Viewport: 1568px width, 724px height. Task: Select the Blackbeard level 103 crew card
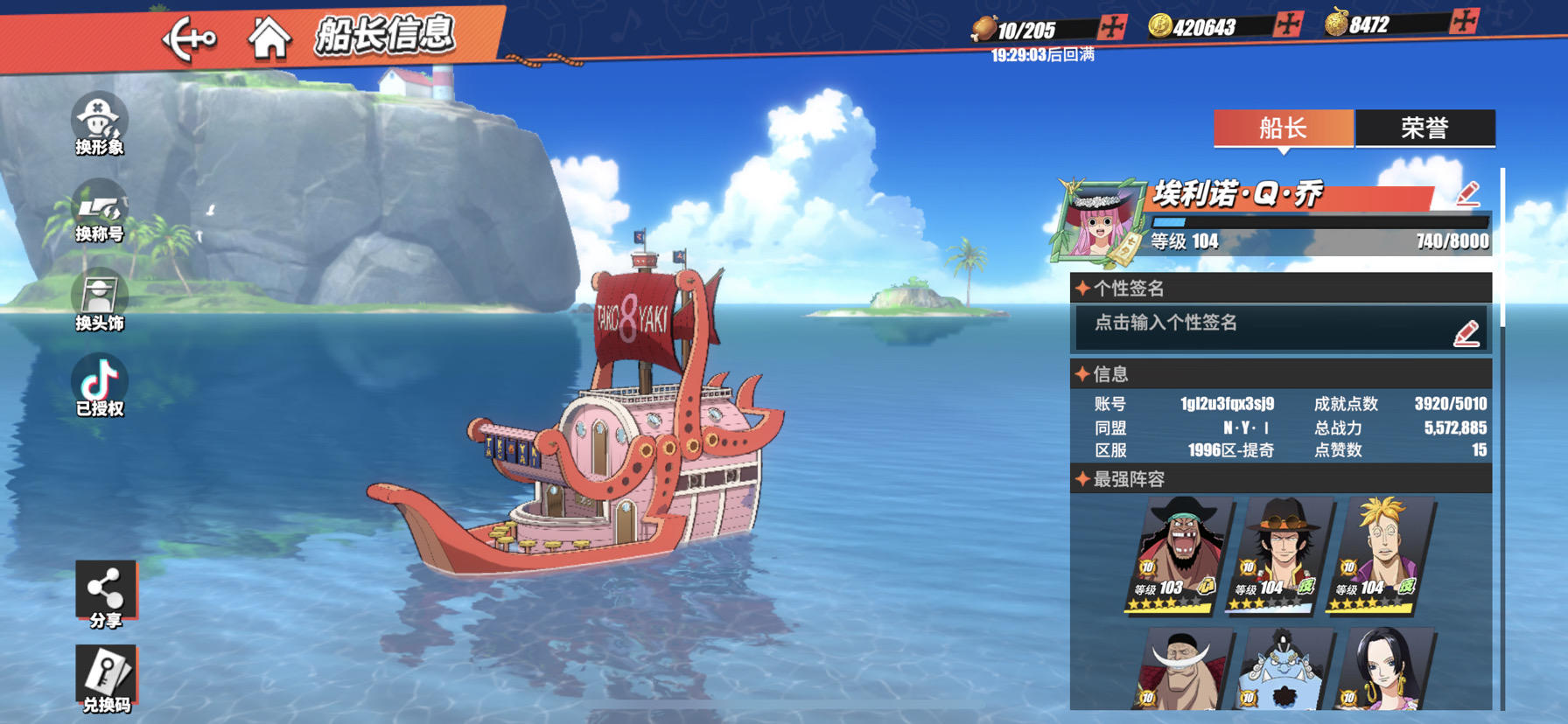point(1179,554)
